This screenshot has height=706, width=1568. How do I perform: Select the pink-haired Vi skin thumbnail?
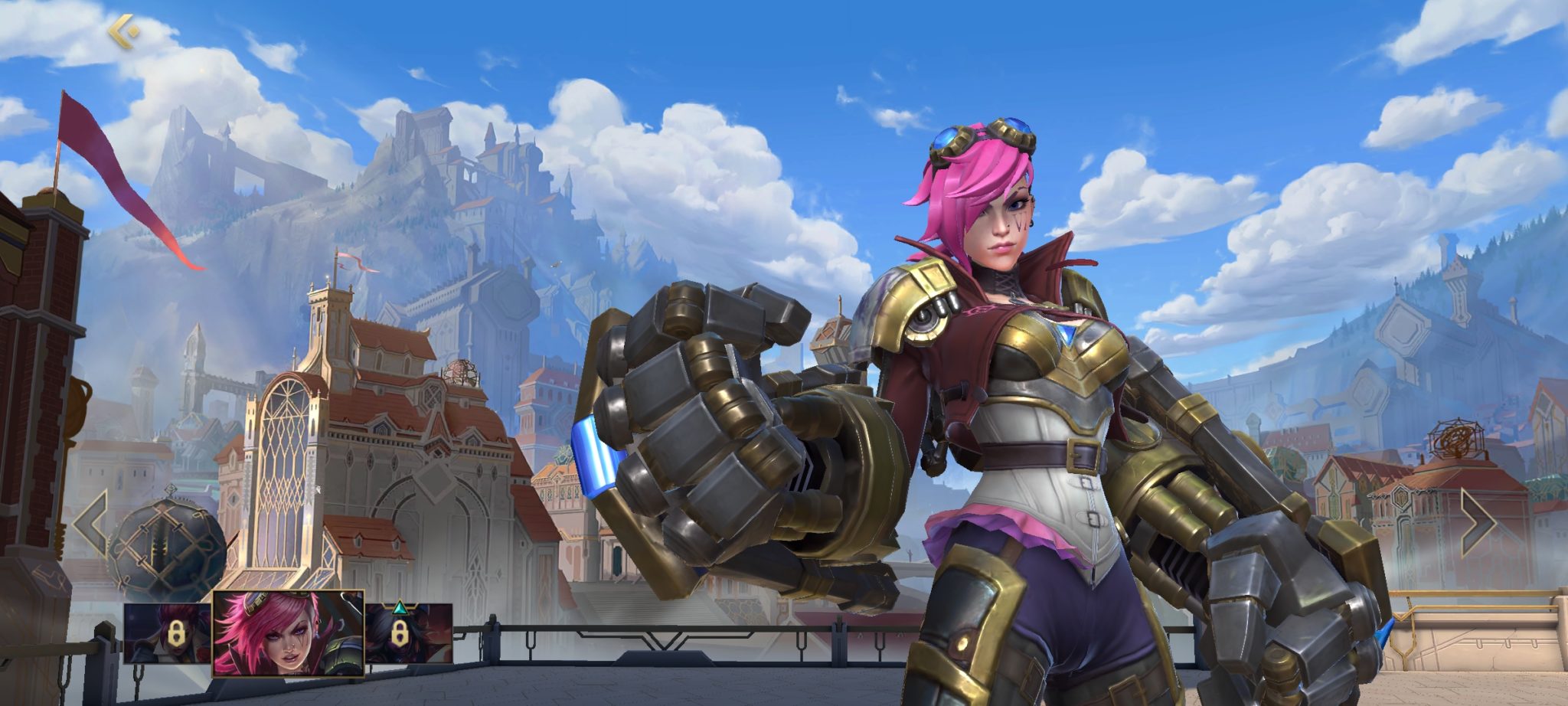(288, 633)
